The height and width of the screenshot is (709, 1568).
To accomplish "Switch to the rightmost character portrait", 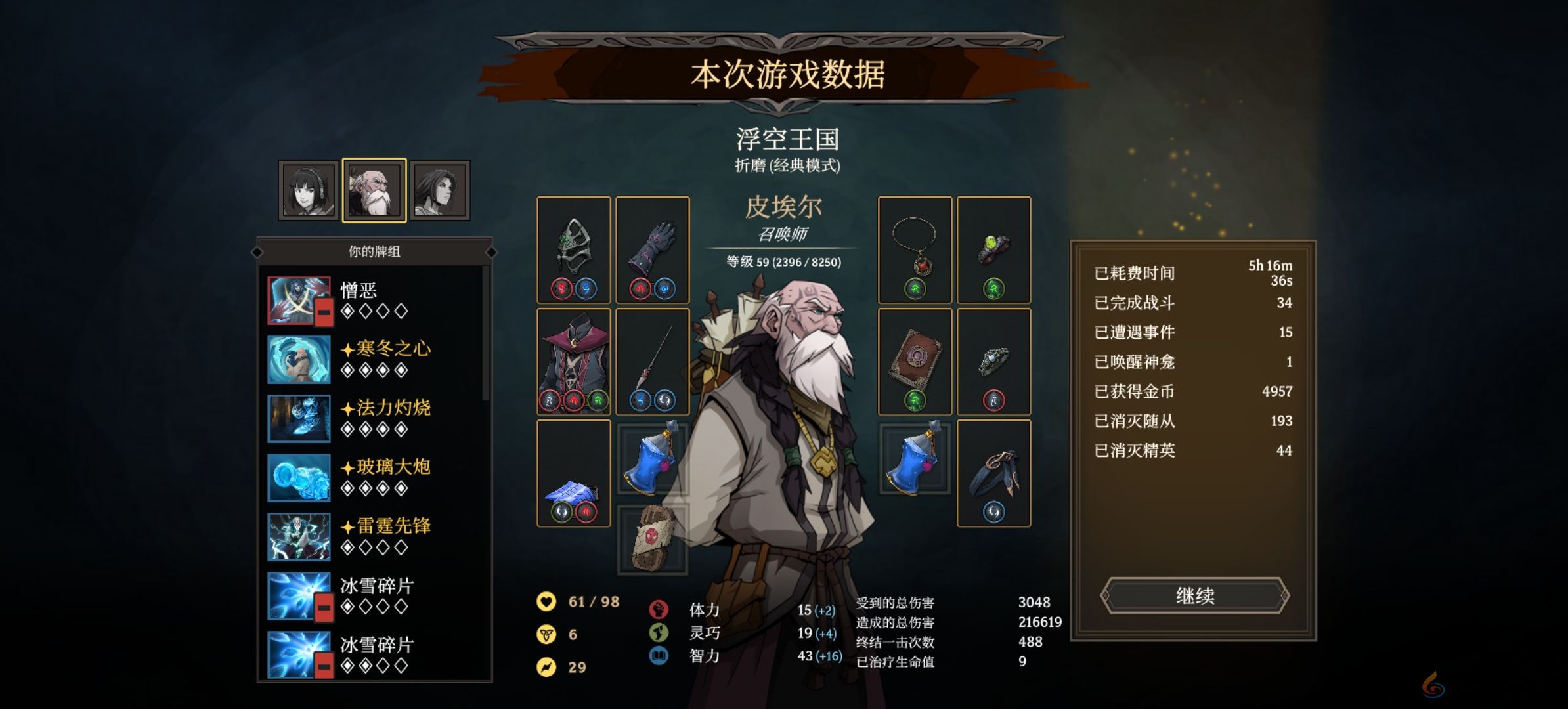I will [x=441, y=188].
